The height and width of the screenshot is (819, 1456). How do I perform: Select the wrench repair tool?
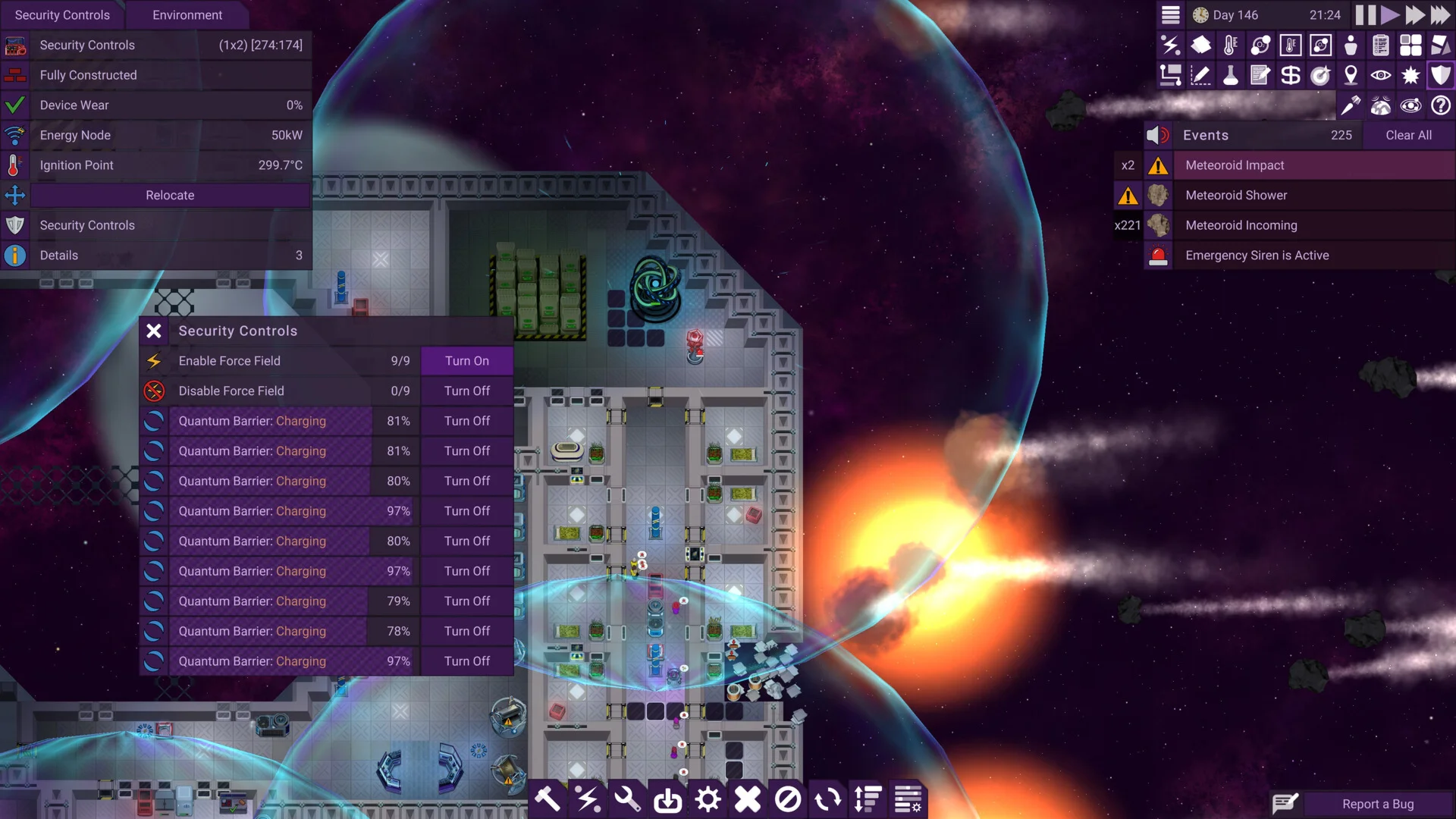click(627, 799)
